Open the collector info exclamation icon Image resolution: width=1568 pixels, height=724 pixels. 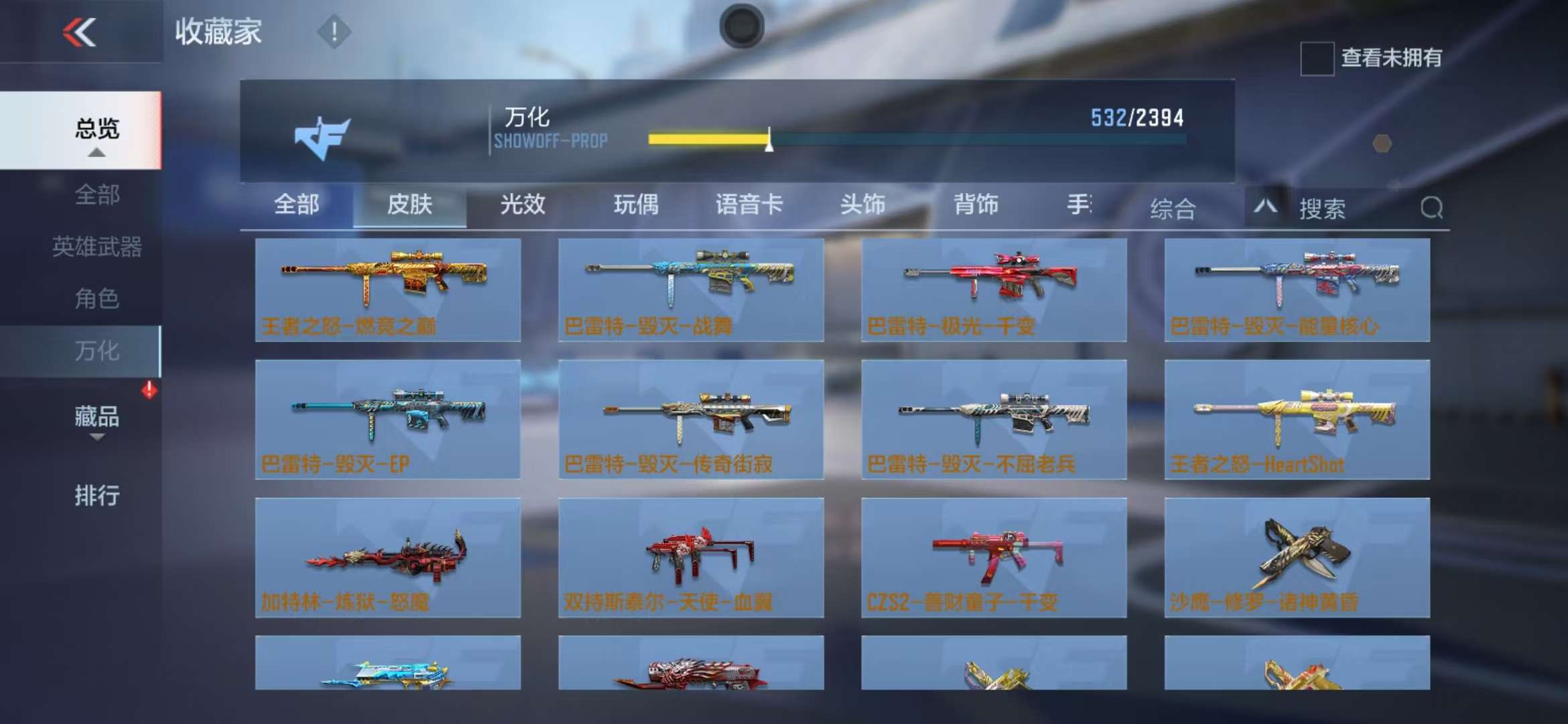click(334, 32)
